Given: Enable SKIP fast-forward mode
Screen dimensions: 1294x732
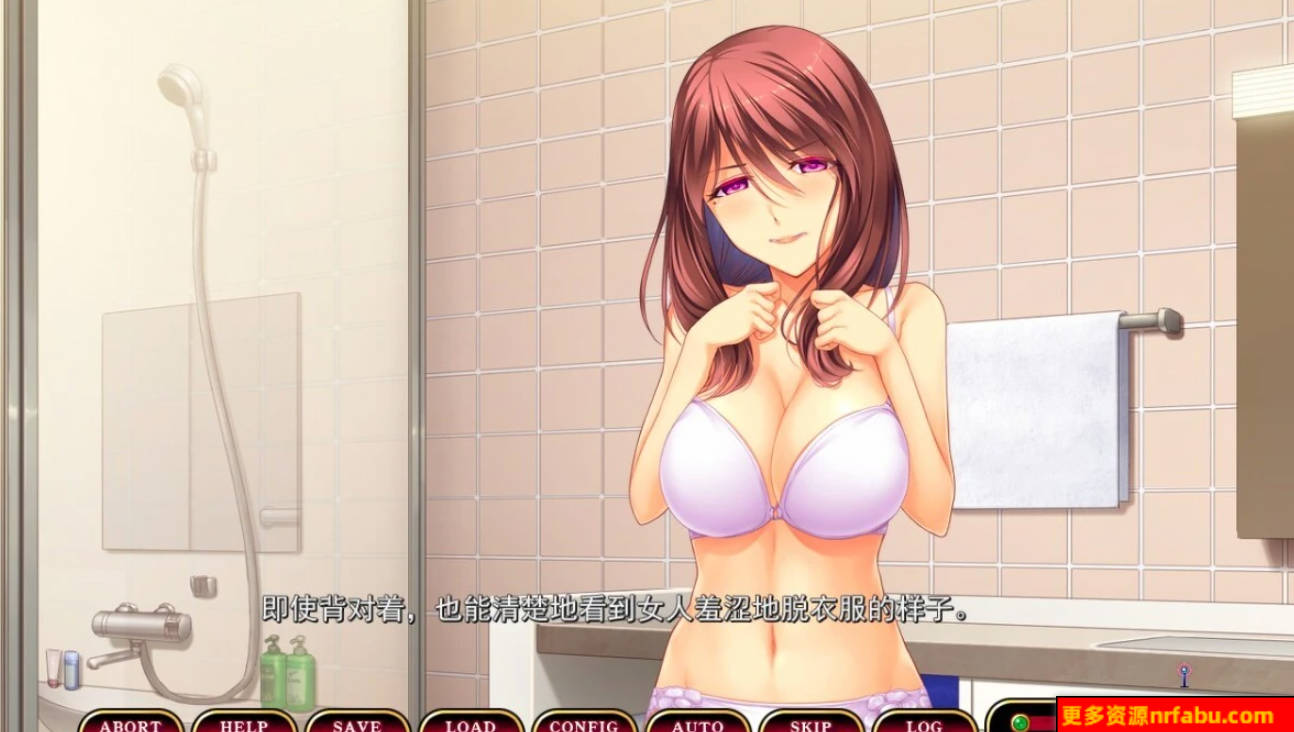Looking at the screenshot, I should [810, 724].
